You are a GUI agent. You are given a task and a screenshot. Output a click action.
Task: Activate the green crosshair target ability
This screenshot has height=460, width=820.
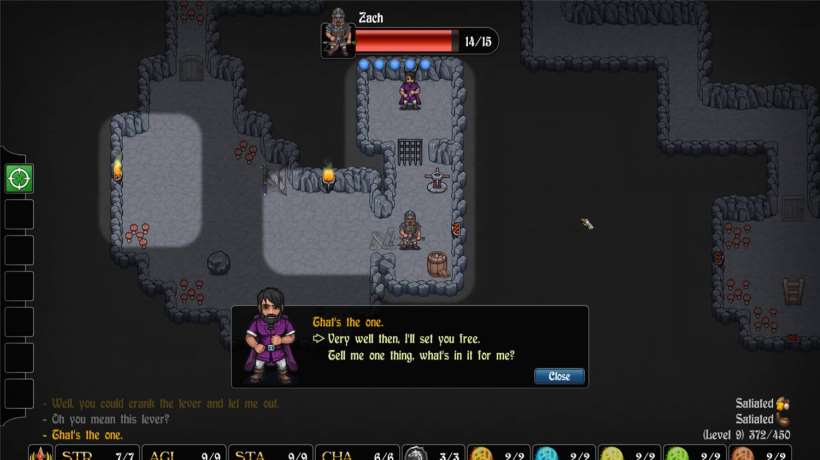[x=19, y=179]
